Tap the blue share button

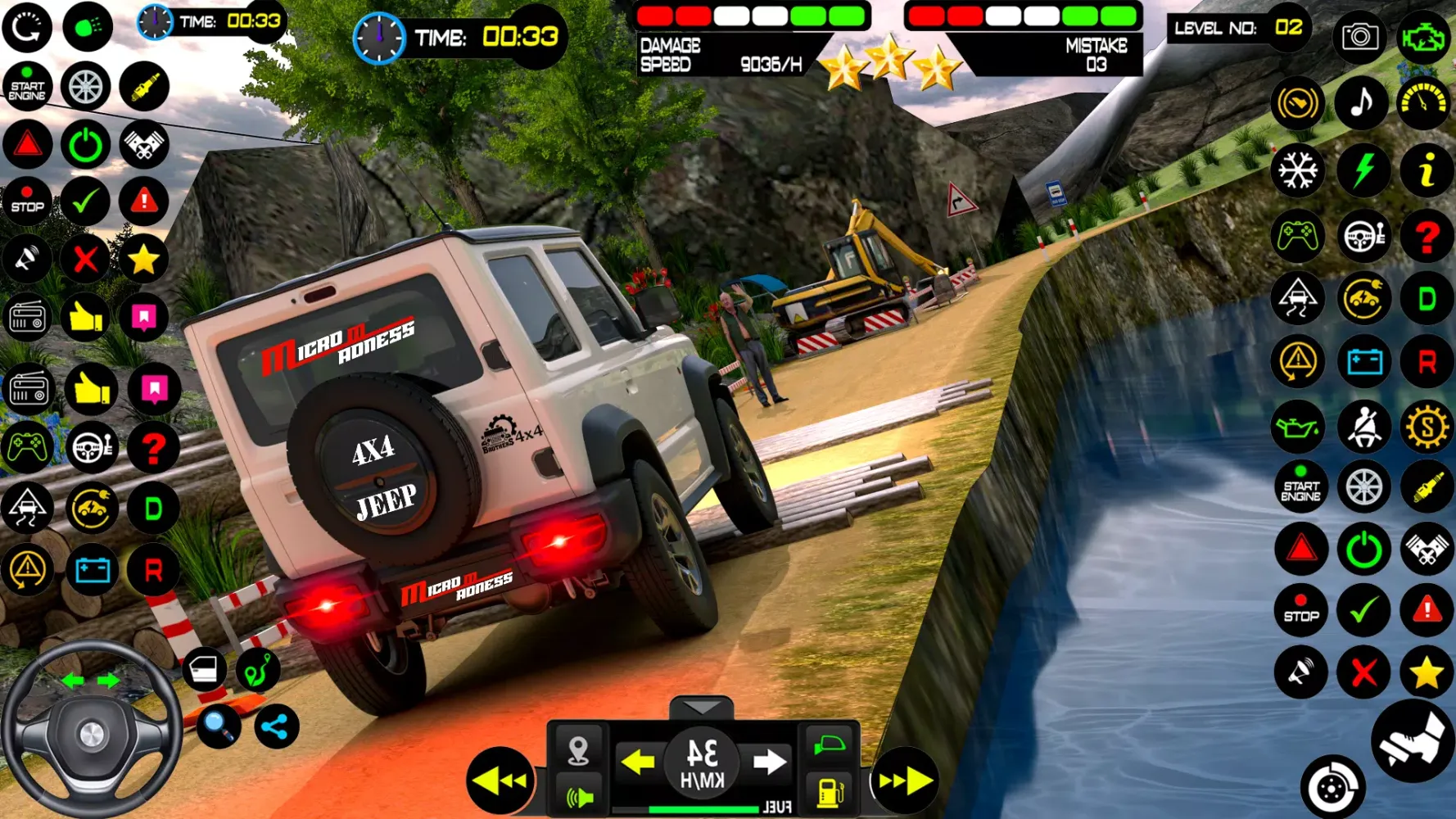276,726
